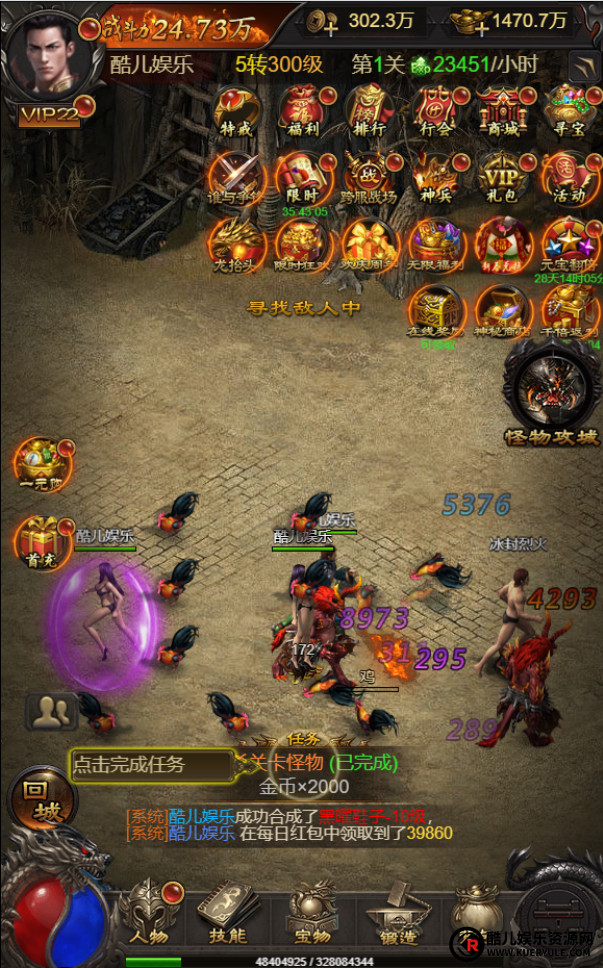The width and height of the screenshot is (603, 968).
Task: Show the 排行 ranking list
Action: [369, 112]
